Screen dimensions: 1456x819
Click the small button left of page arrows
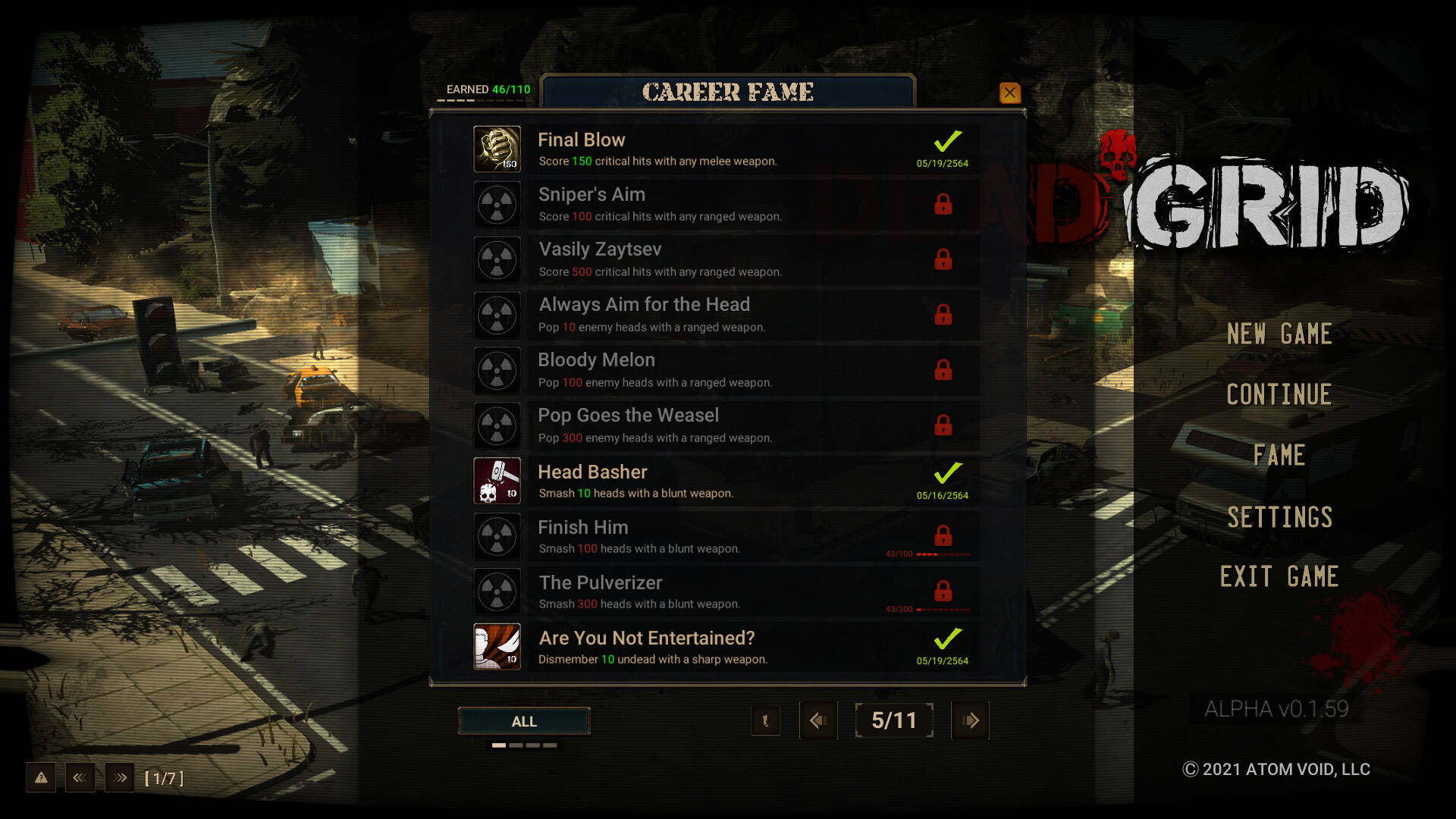[765, 720]
